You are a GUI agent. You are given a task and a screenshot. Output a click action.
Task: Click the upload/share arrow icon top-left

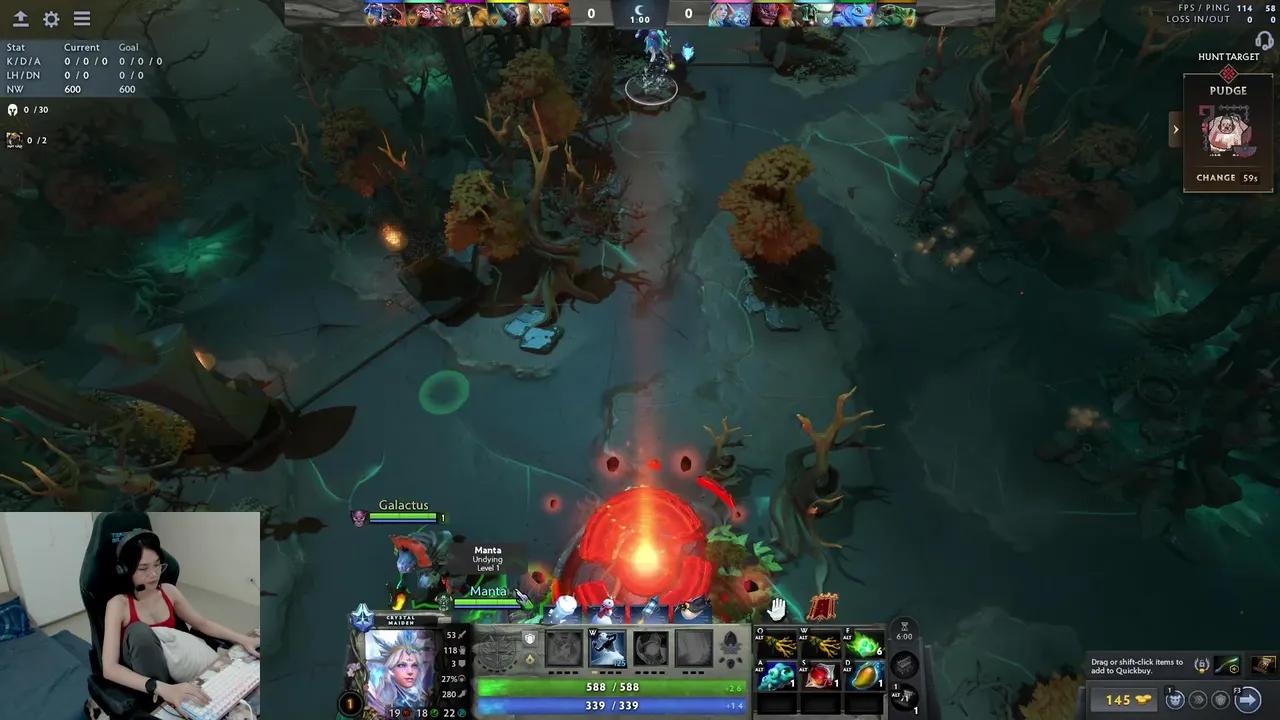click(20, 18)
